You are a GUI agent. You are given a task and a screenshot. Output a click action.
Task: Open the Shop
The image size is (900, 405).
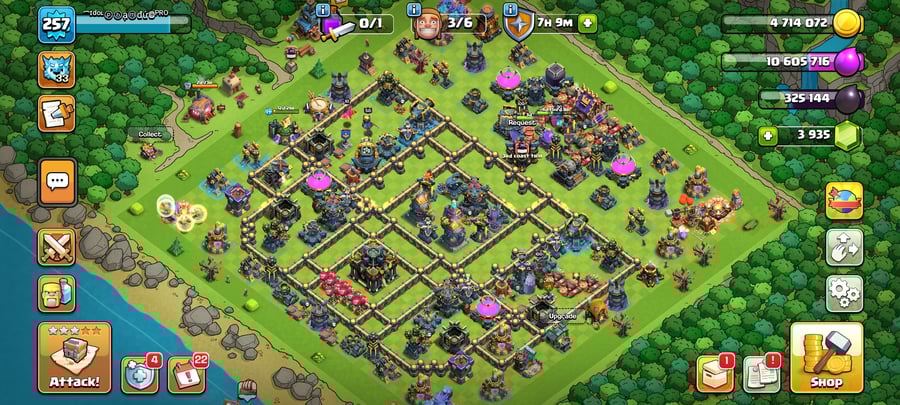point(826,357)
